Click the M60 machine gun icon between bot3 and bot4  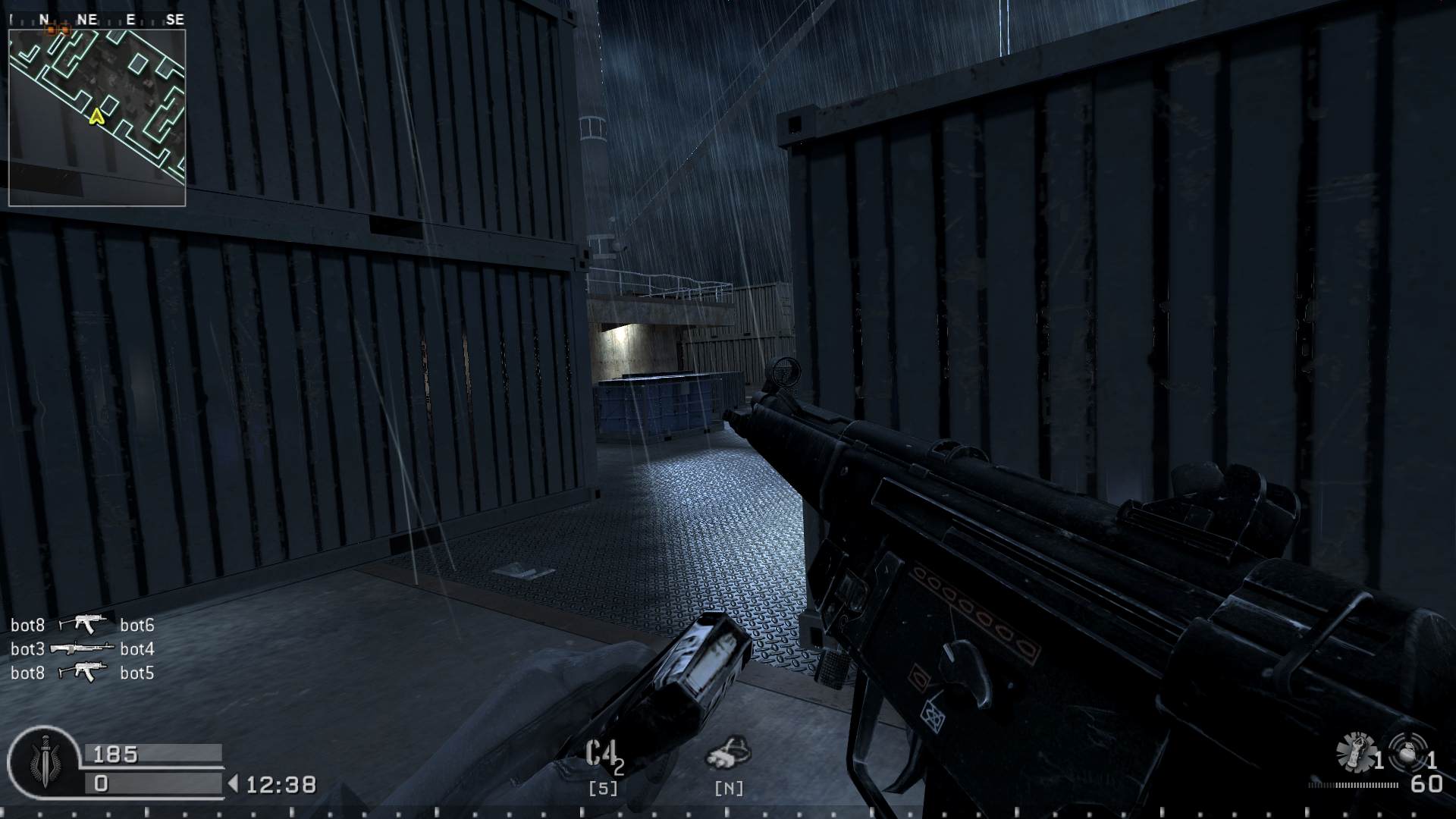tap(83, 648)
